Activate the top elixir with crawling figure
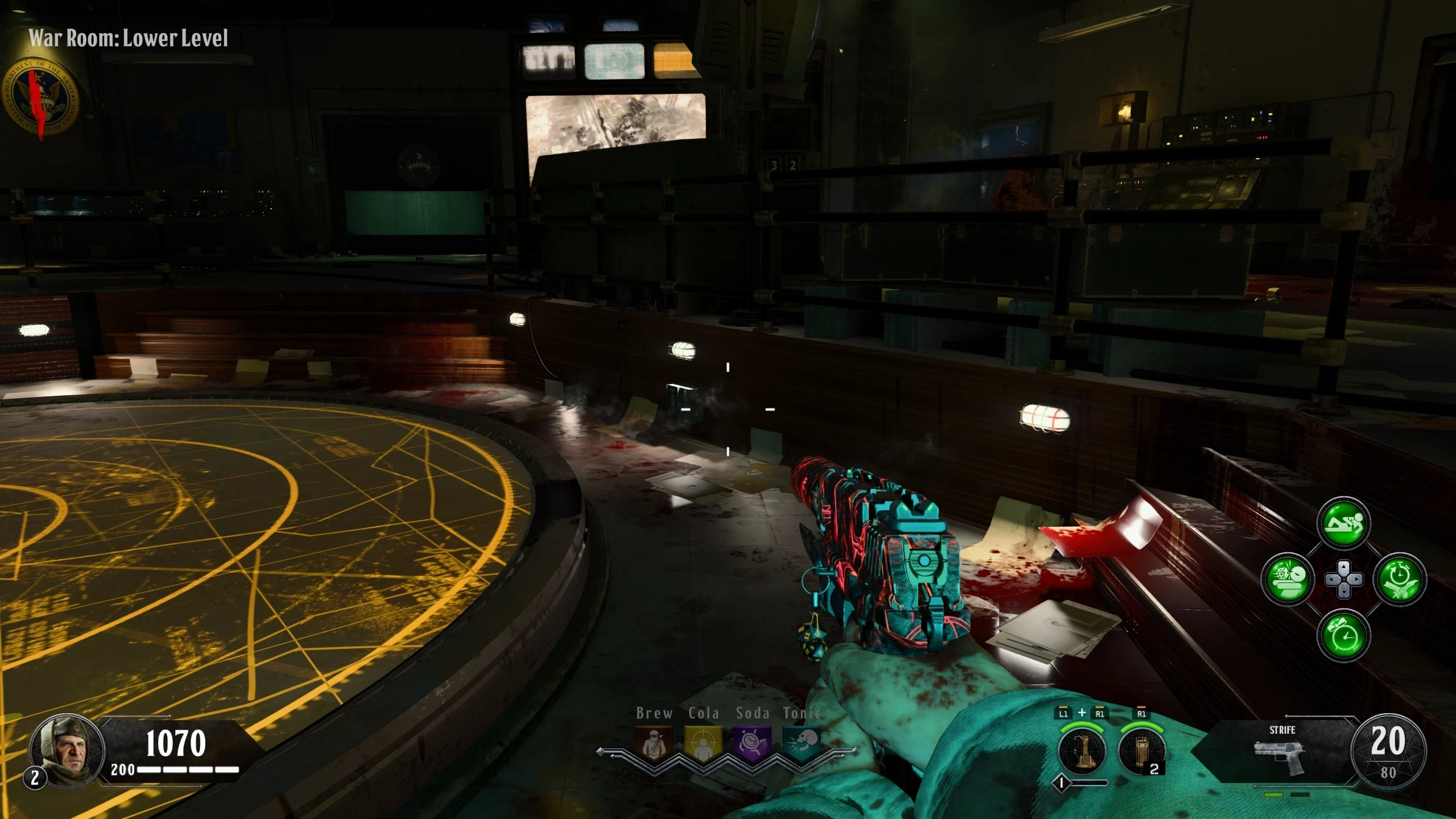 click(1343, 523)
